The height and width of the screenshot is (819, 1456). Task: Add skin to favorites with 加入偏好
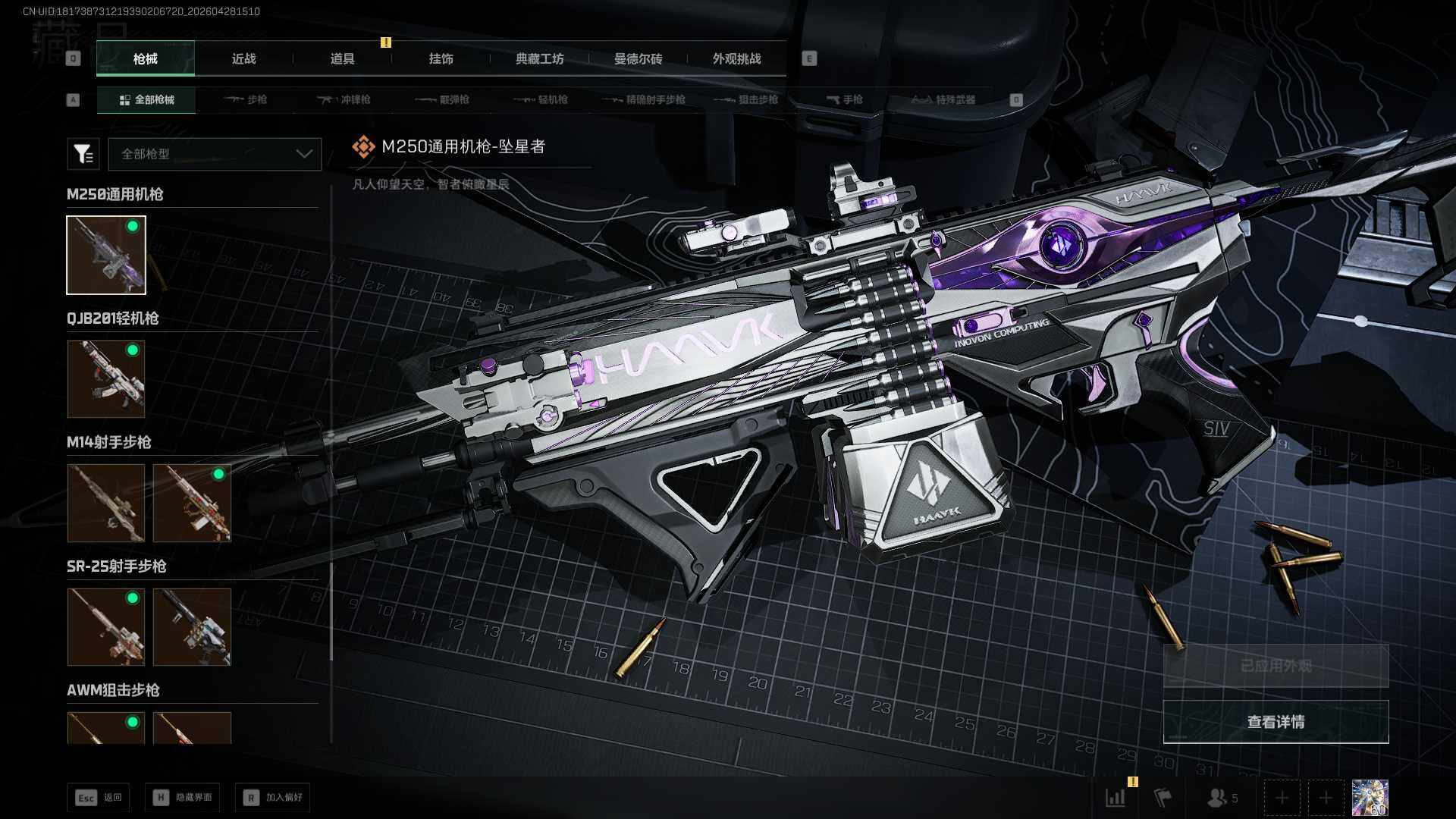tap(273, 798)
